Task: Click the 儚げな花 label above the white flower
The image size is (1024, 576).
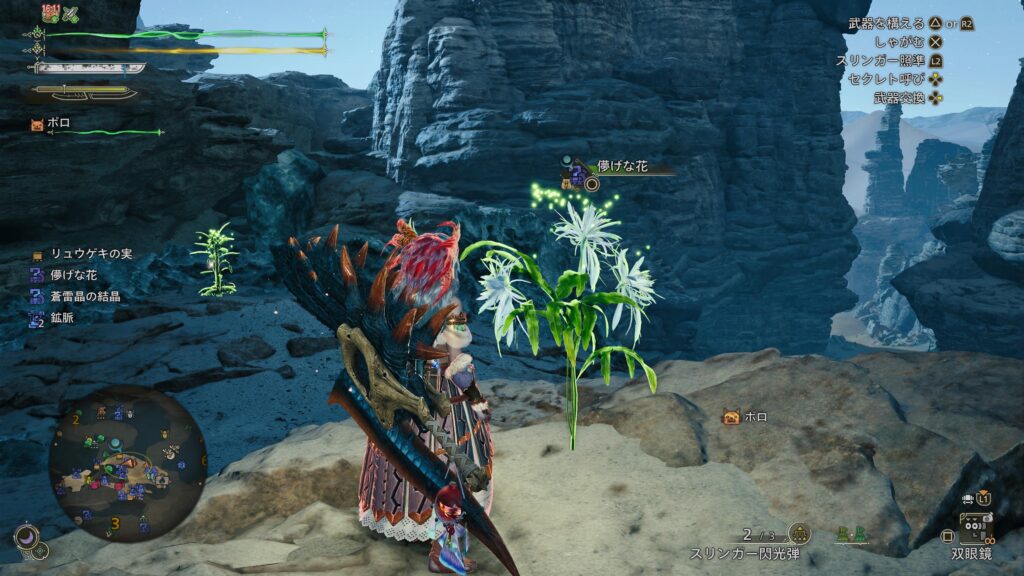Action: [622, 167]
